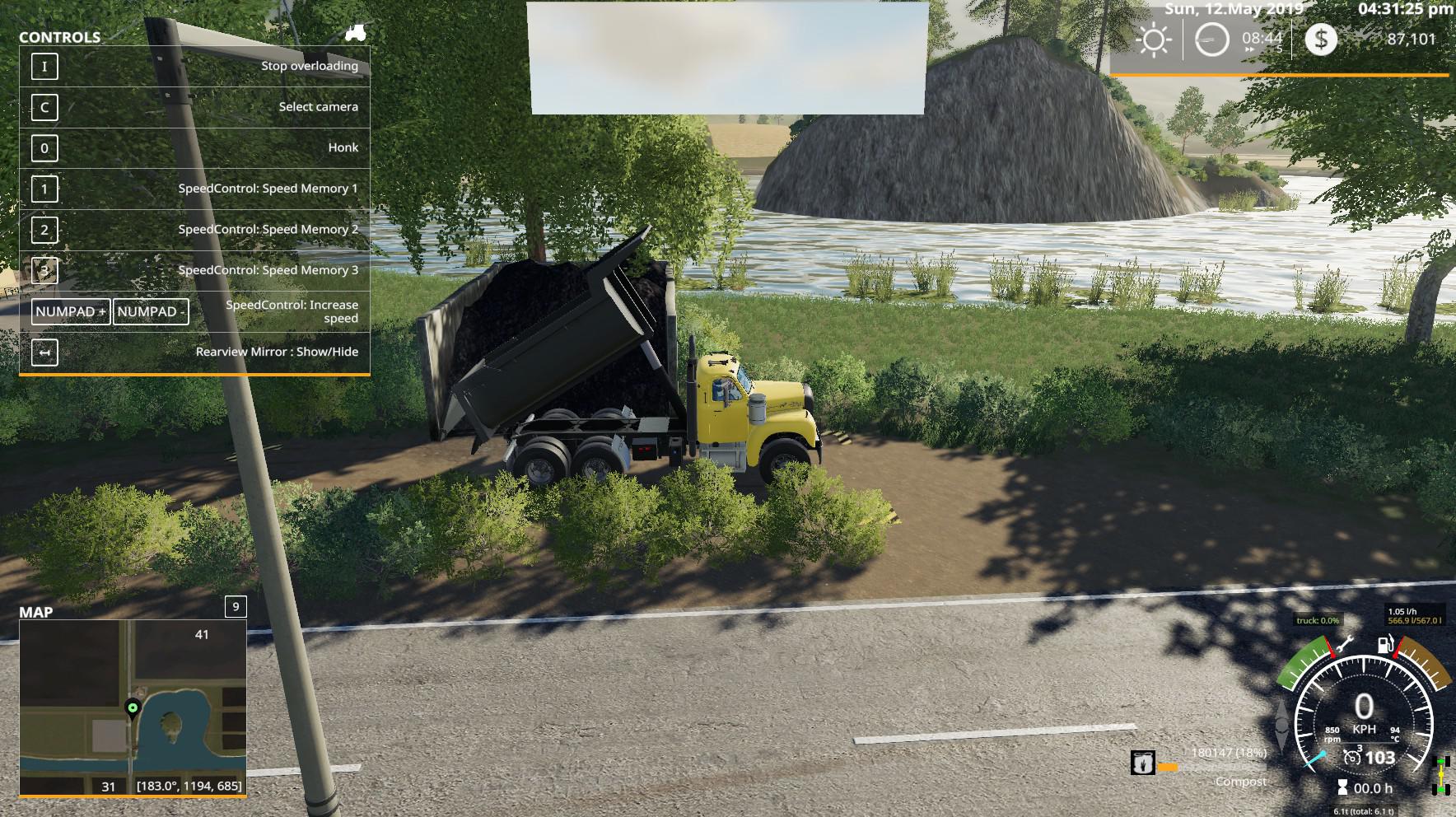The height and width of the screenshot is (817, 1456).
Task: Select the game clock time-scale icon
Action: coord(1211,39)
